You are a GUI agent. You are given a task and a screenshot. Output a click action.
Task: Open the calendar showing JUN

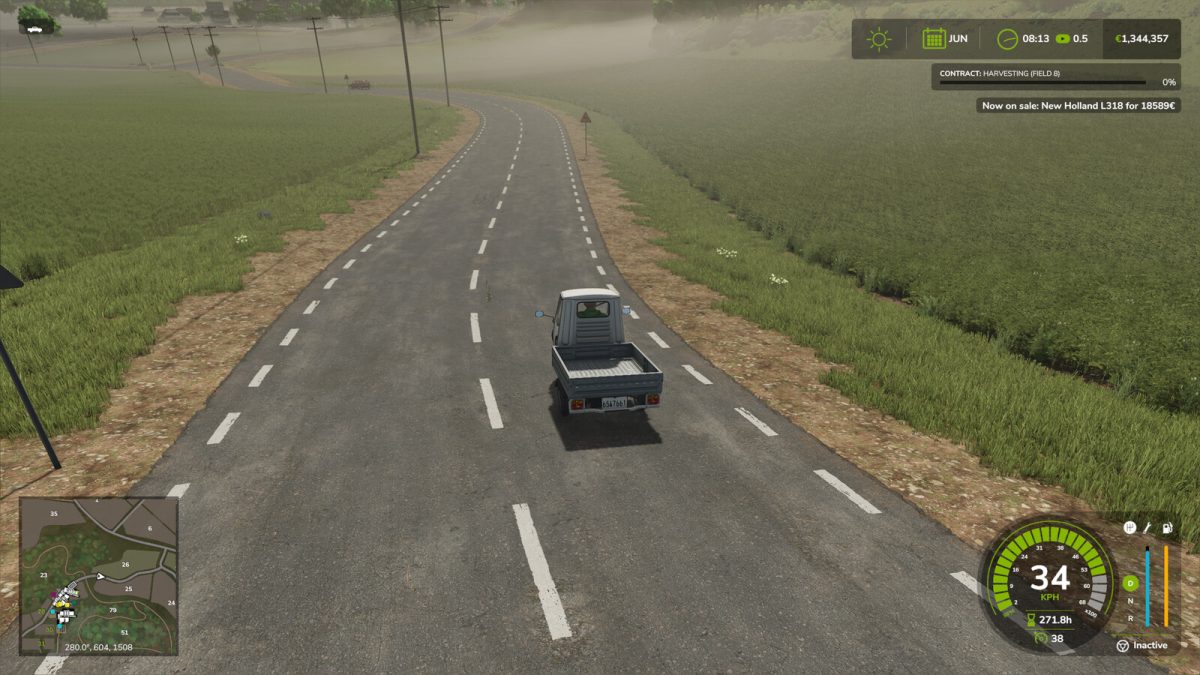(934, 39)
